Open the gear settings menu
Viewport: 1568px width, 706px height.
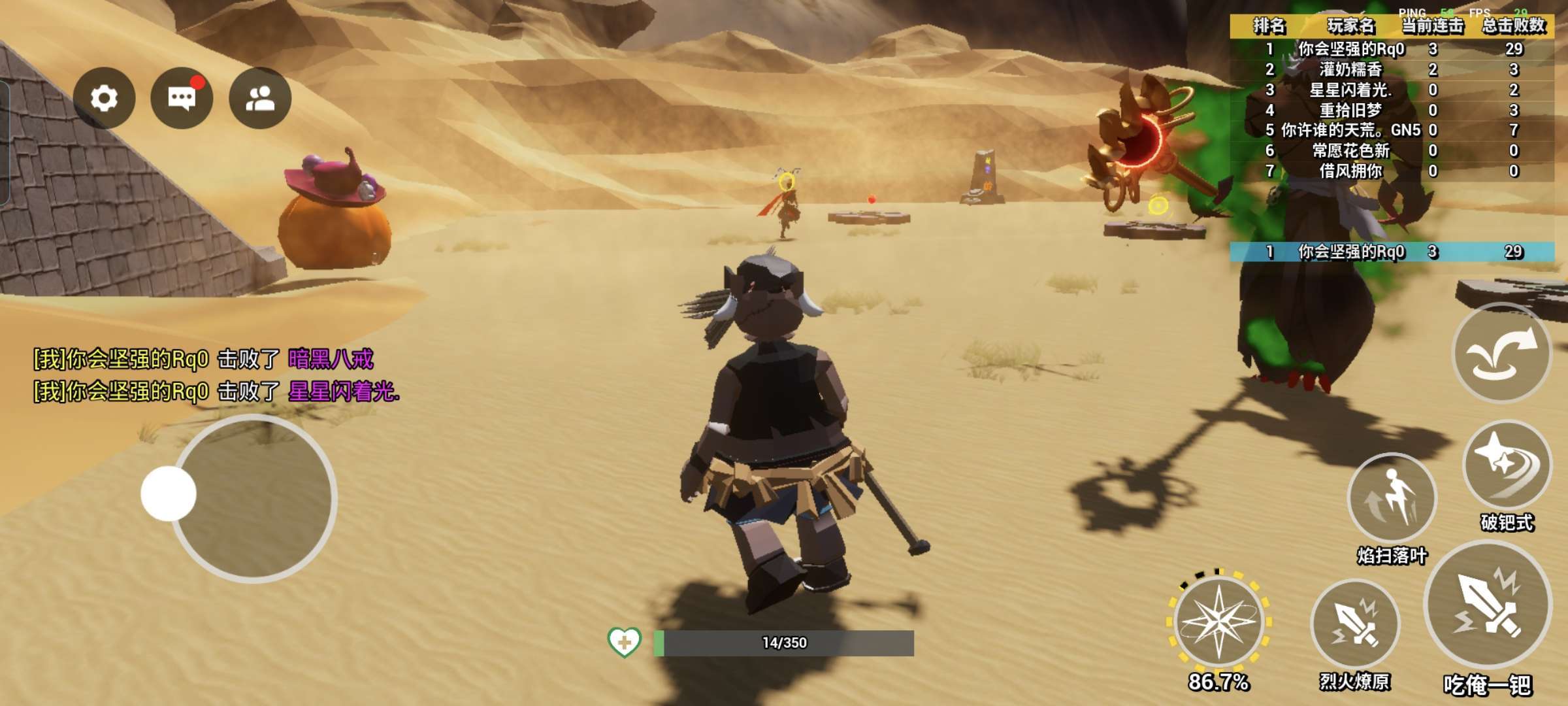104,98
